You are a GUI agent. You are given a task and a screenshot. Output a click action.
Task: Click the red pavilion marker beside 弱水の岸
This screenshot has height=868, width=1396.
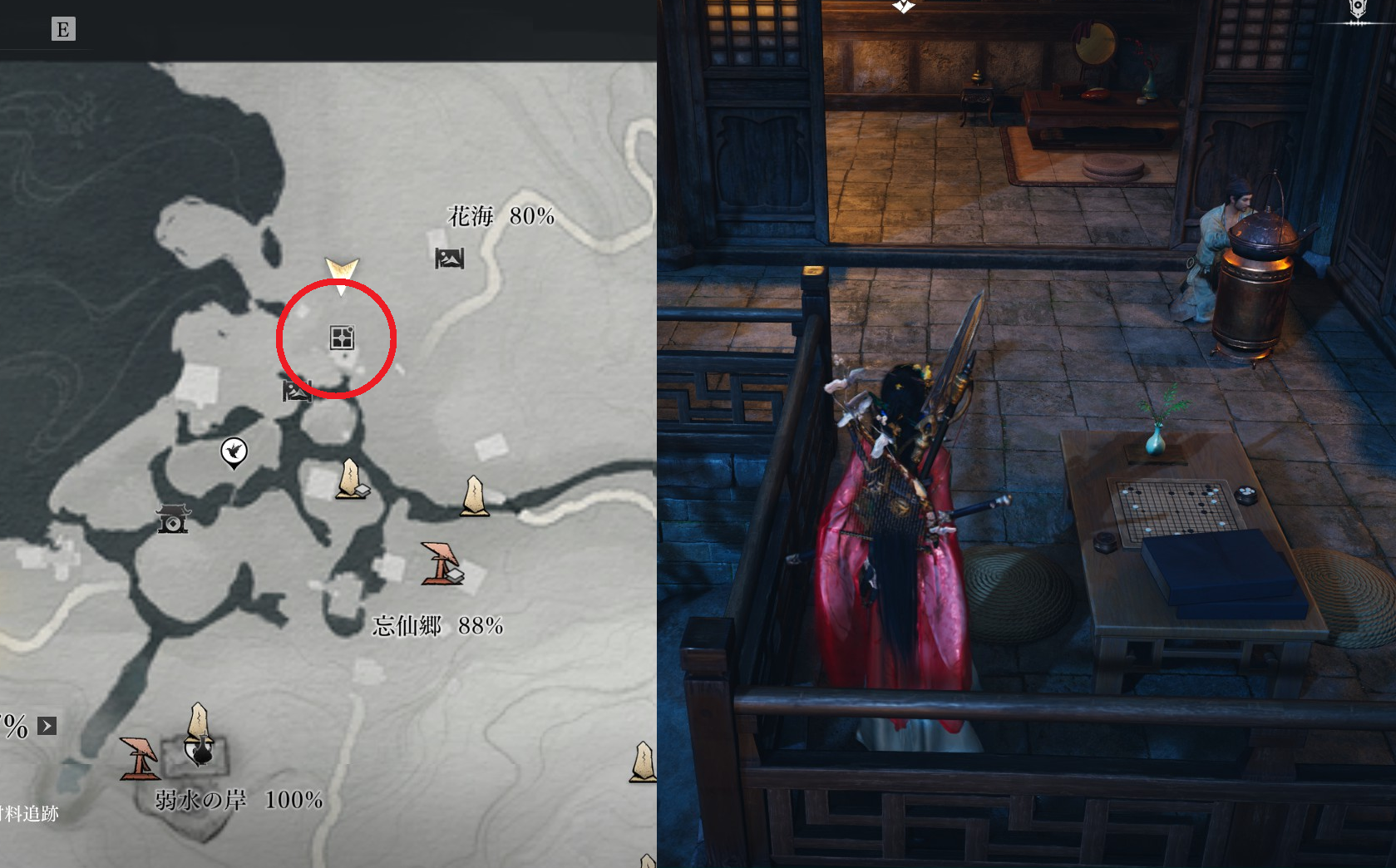coord(139,757)
